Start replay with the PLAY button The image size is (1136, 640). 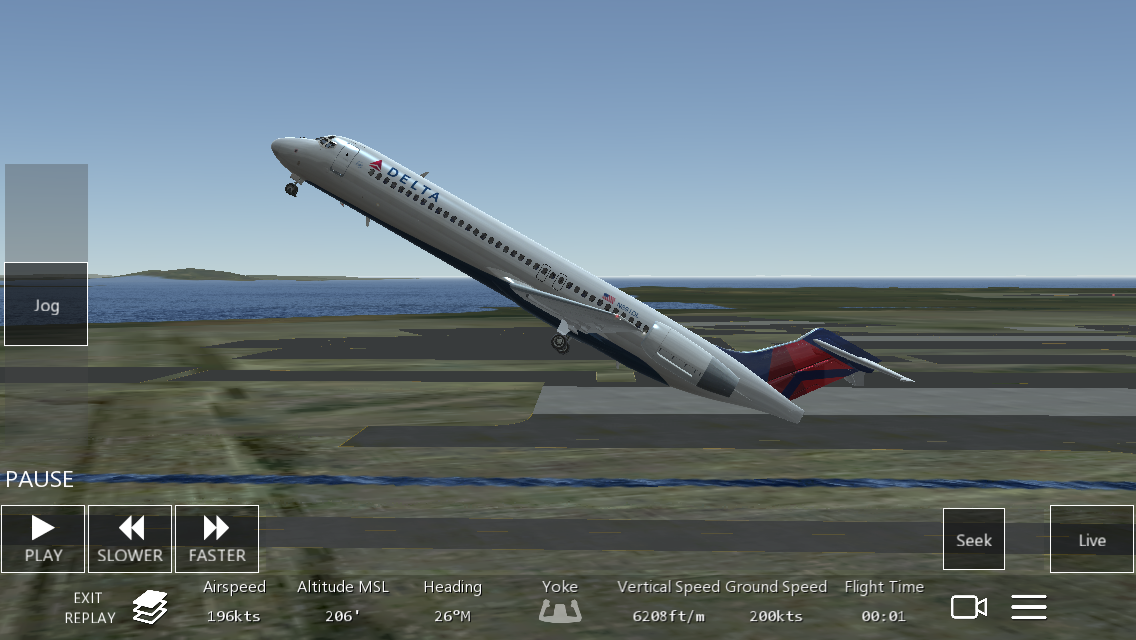click(x=43, y=539)
